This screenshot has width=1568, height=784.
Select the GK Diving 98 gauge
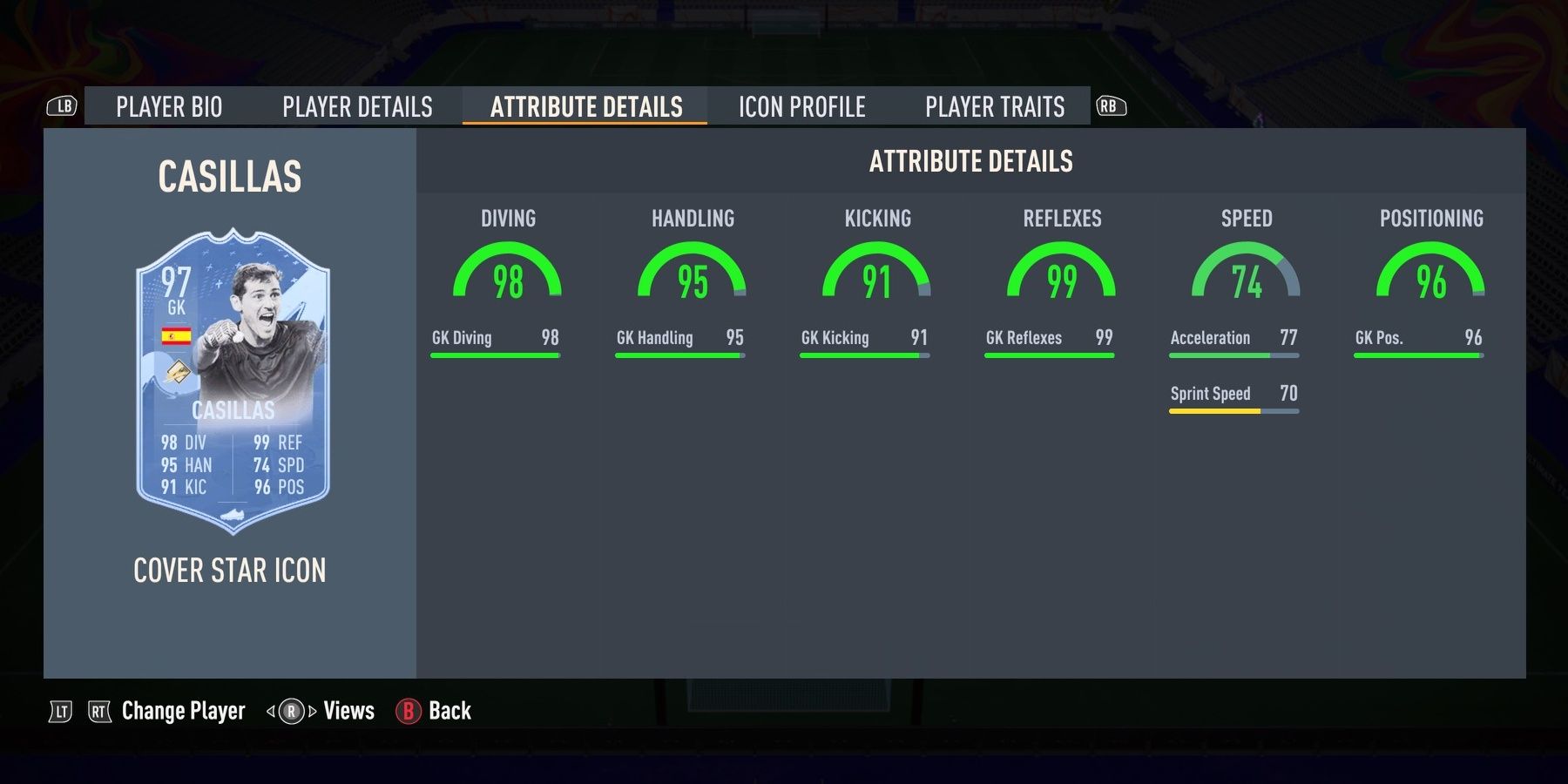[x=508, y=274]
